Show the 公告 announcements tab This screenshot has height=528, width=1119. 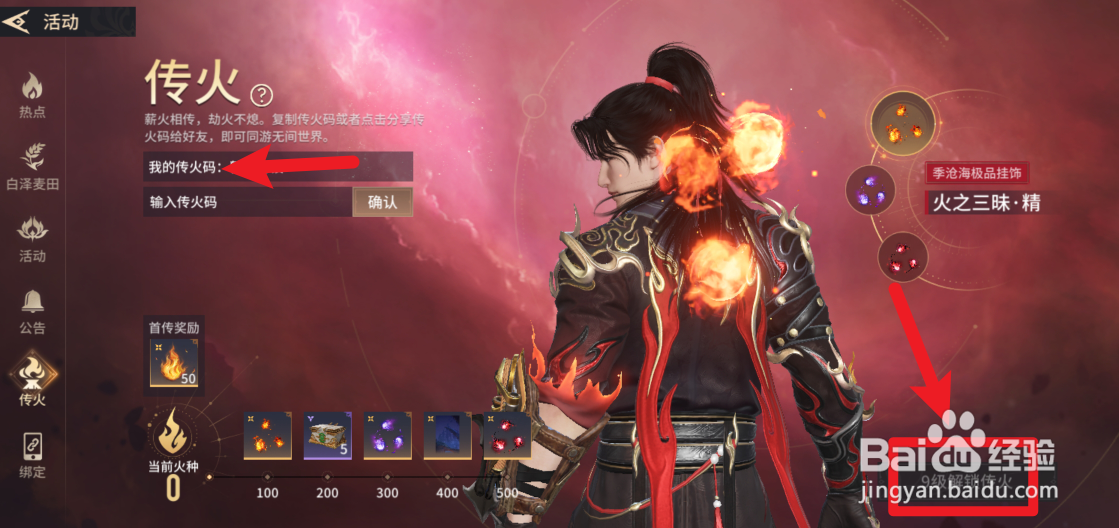[32, 312]
